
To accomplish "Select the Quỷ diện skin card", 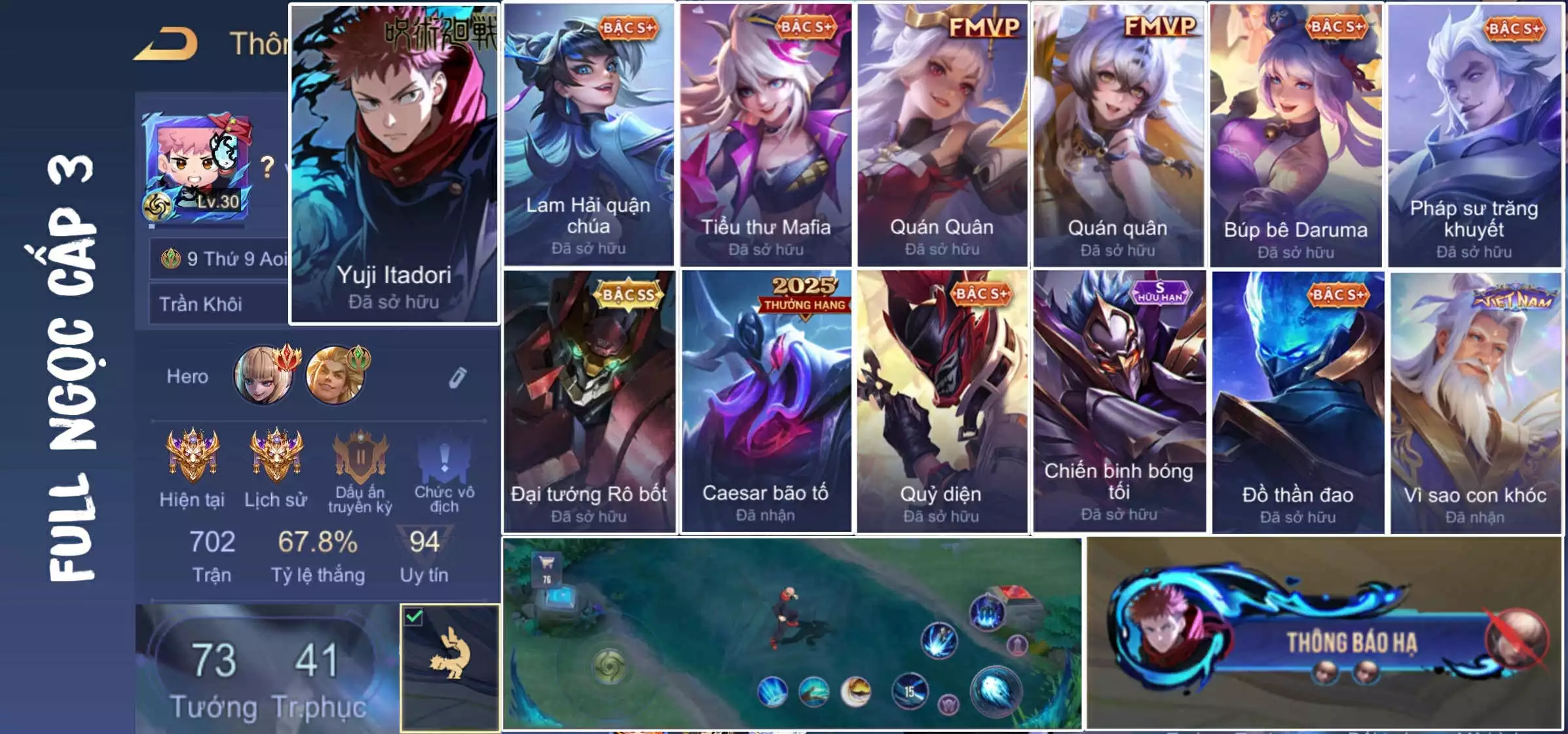I will click(x=941, y=401).
